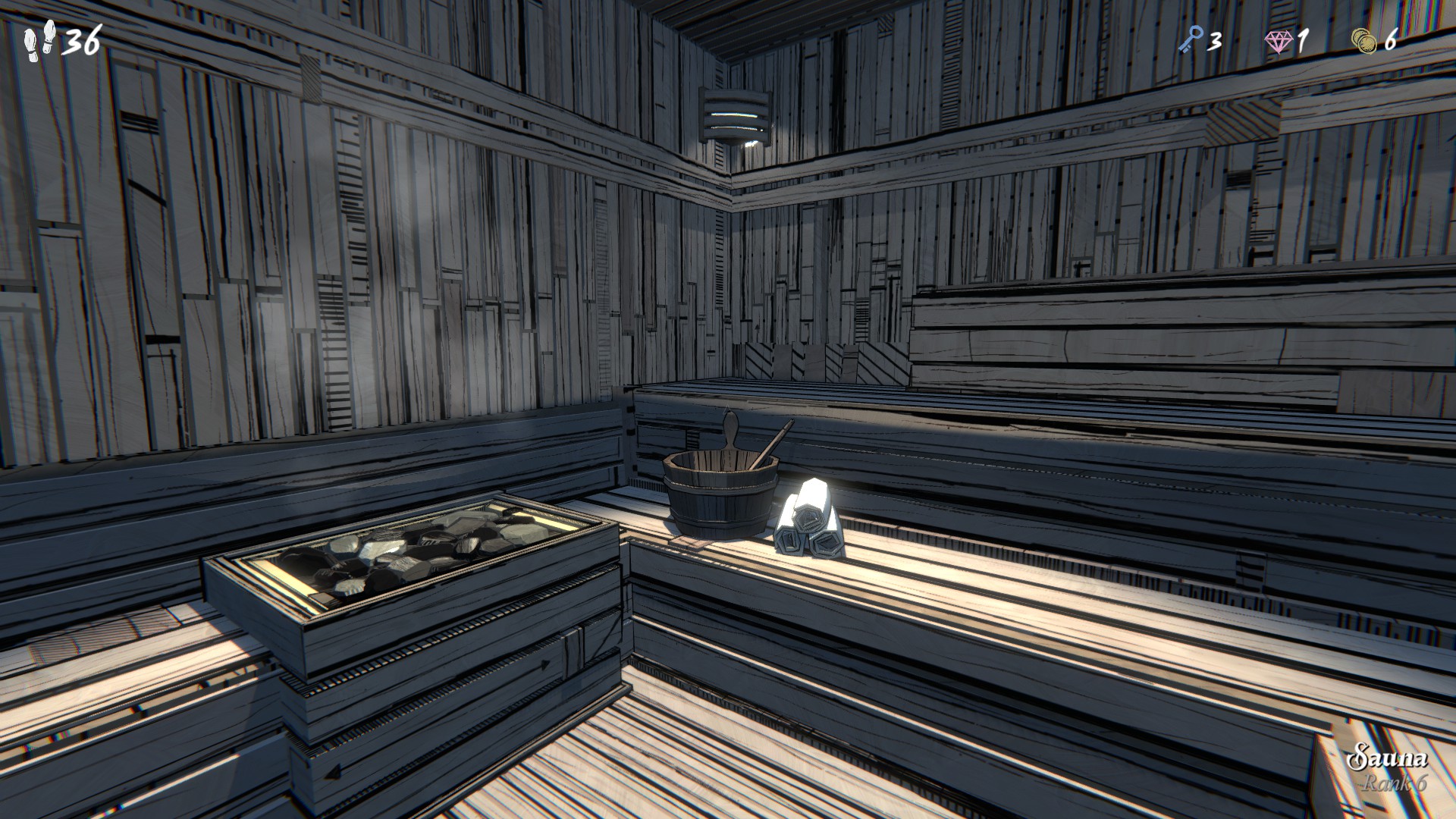This screenshot has width=1456, height=819.
Task: Click the pink gem icon
Action: click(1279, 40)
